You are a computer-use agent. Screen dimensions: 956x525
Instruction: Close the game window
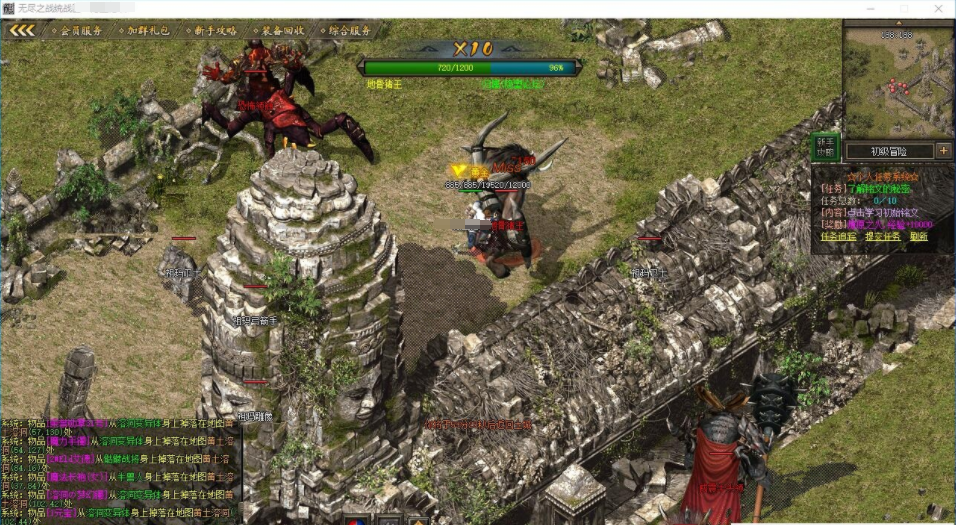coord(940,8)
